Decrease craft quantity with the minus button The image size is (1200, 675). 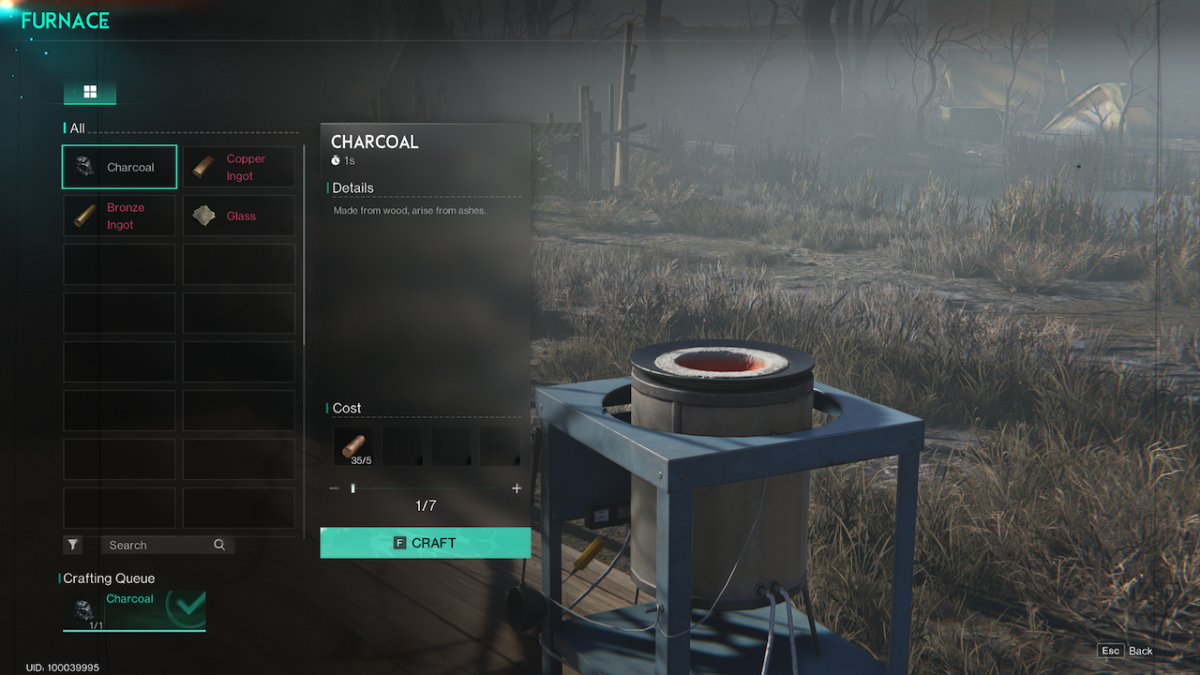coord(334,488)
